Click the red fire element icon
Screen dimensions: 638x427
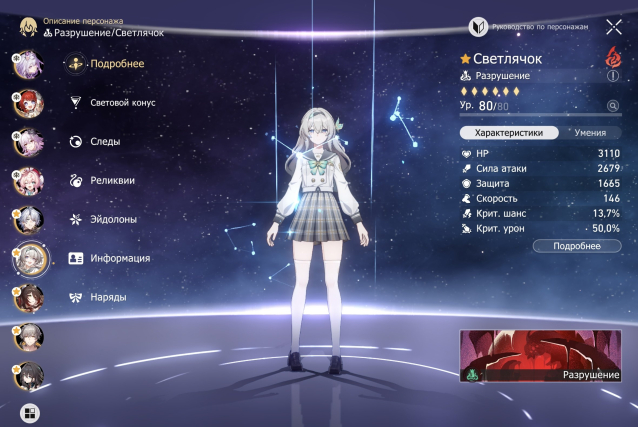coord(613,56)
